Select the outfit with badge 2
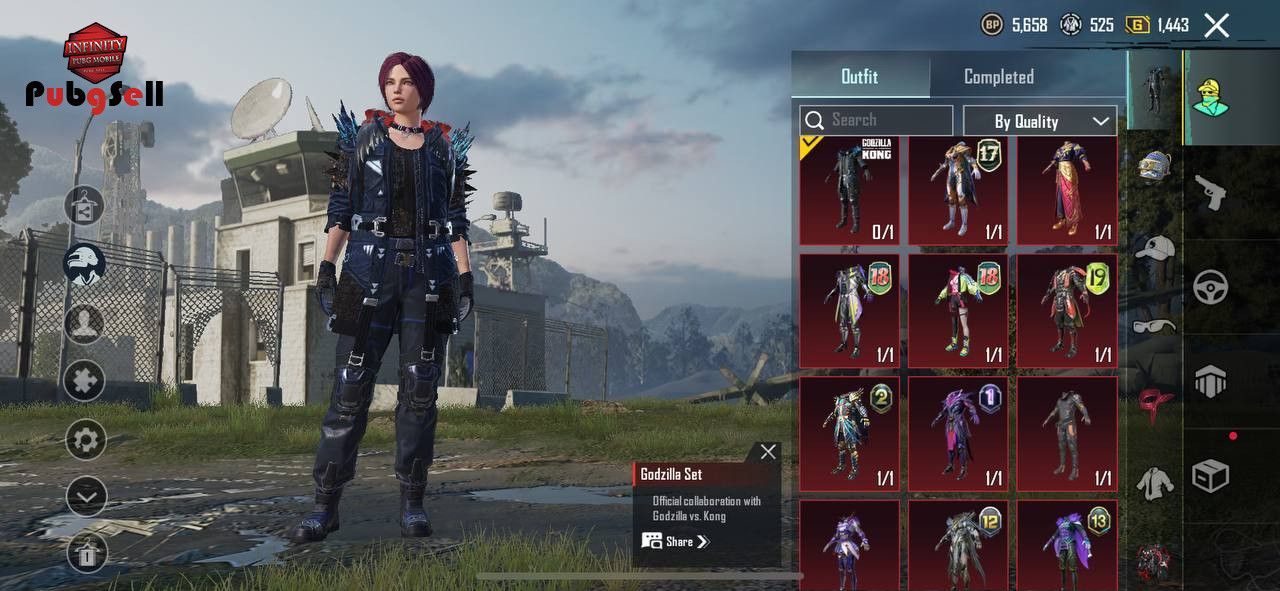The height and width of the screenshot is (591, 1280). pos(849,433)
